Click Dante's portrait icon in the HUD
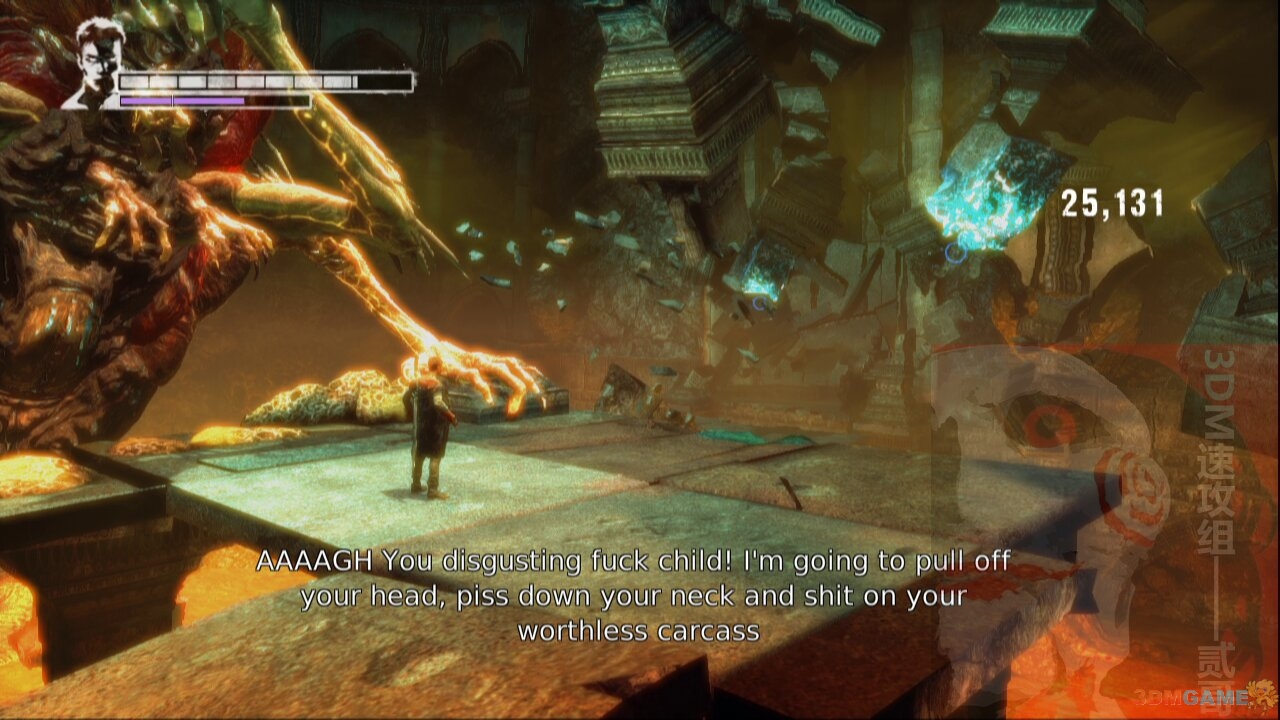 click(x=95, y=62)
